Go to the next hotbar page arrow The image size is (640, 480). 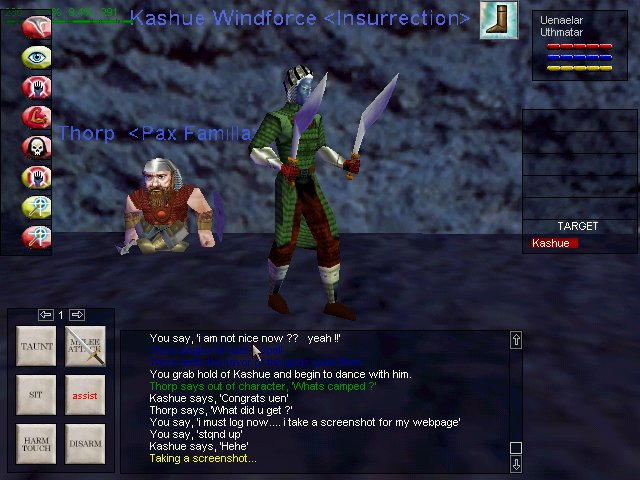[x=77, y=315]
